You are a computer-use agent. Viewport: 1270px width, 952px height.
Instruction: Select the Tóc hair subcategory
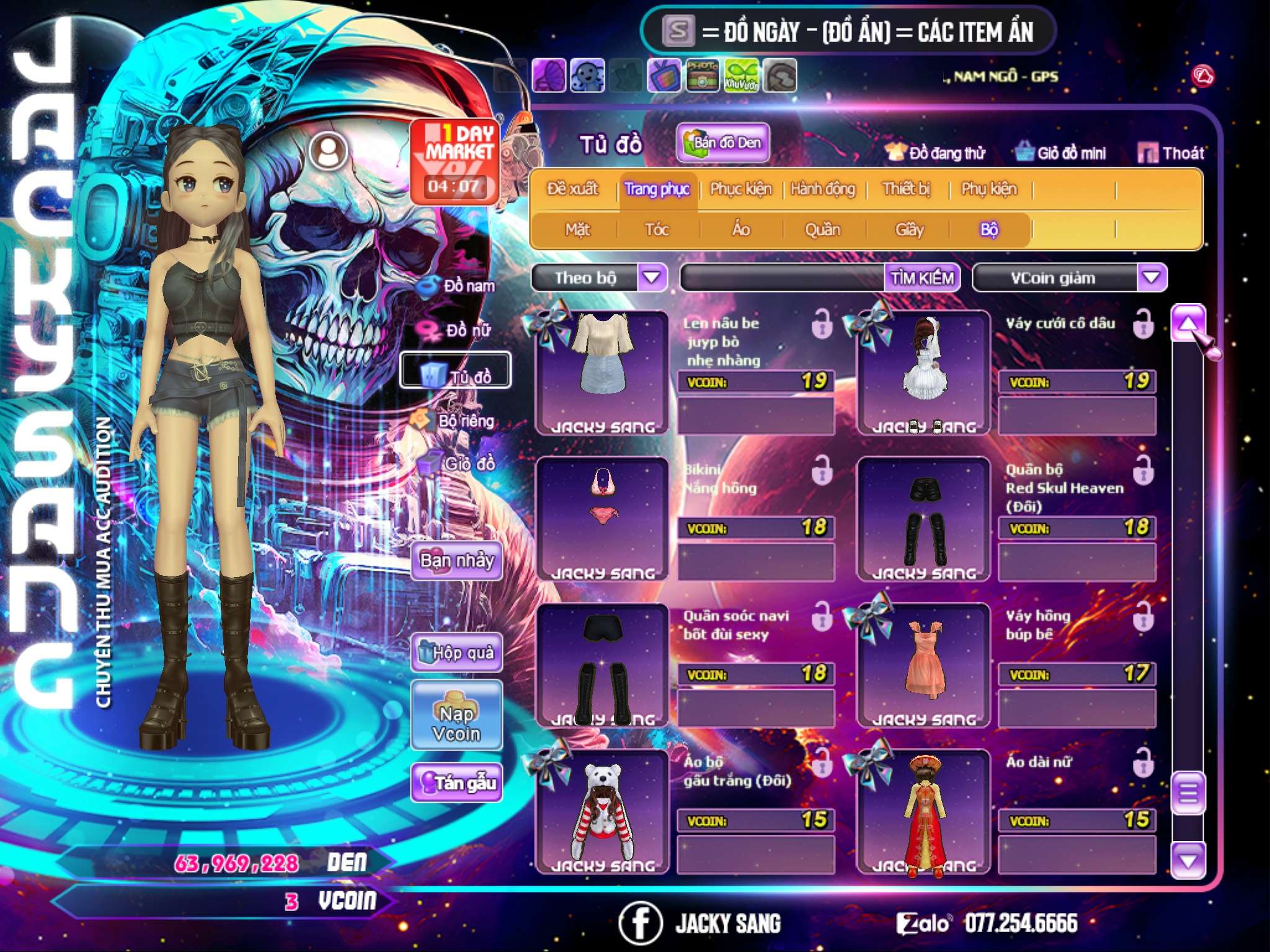657,230
